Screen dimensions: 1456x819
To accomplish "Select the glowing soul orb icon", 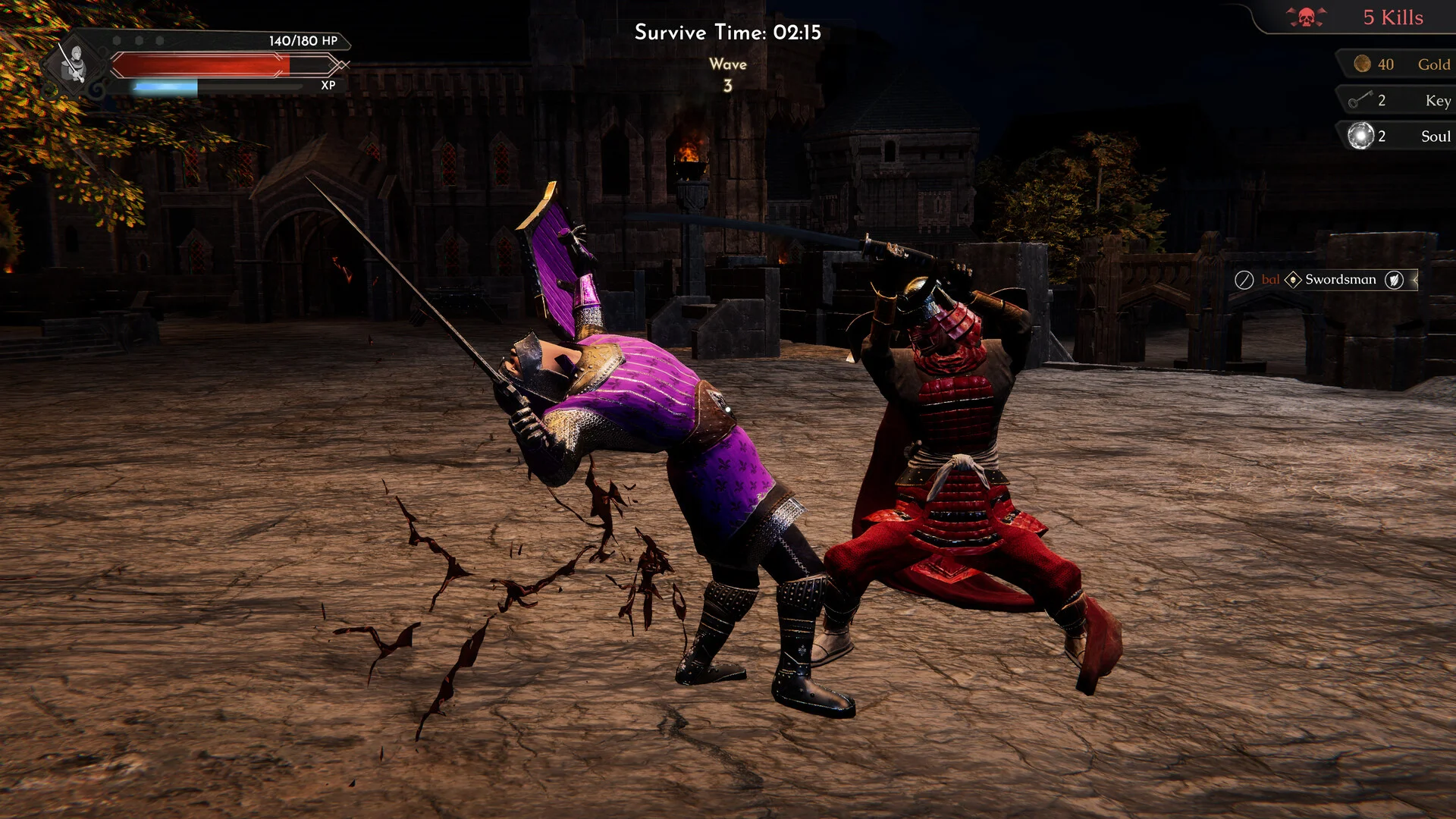I will tap(1360, 136).
